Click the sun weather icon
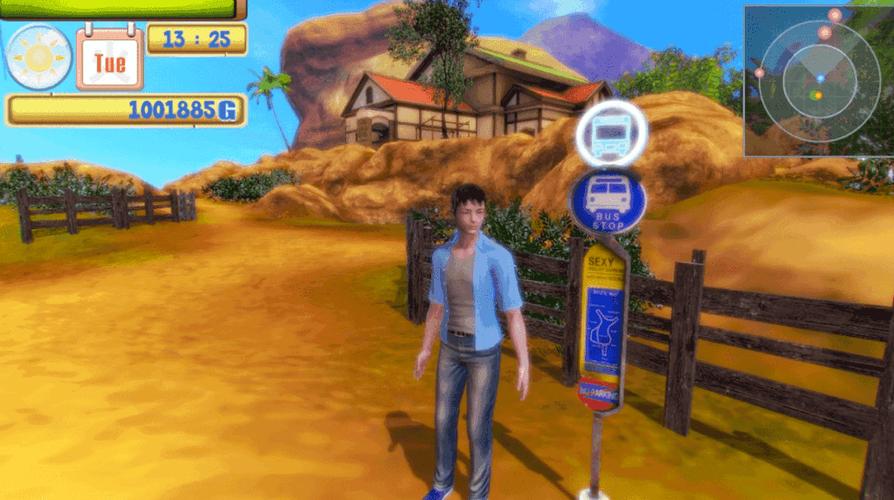 coord(39,58)
